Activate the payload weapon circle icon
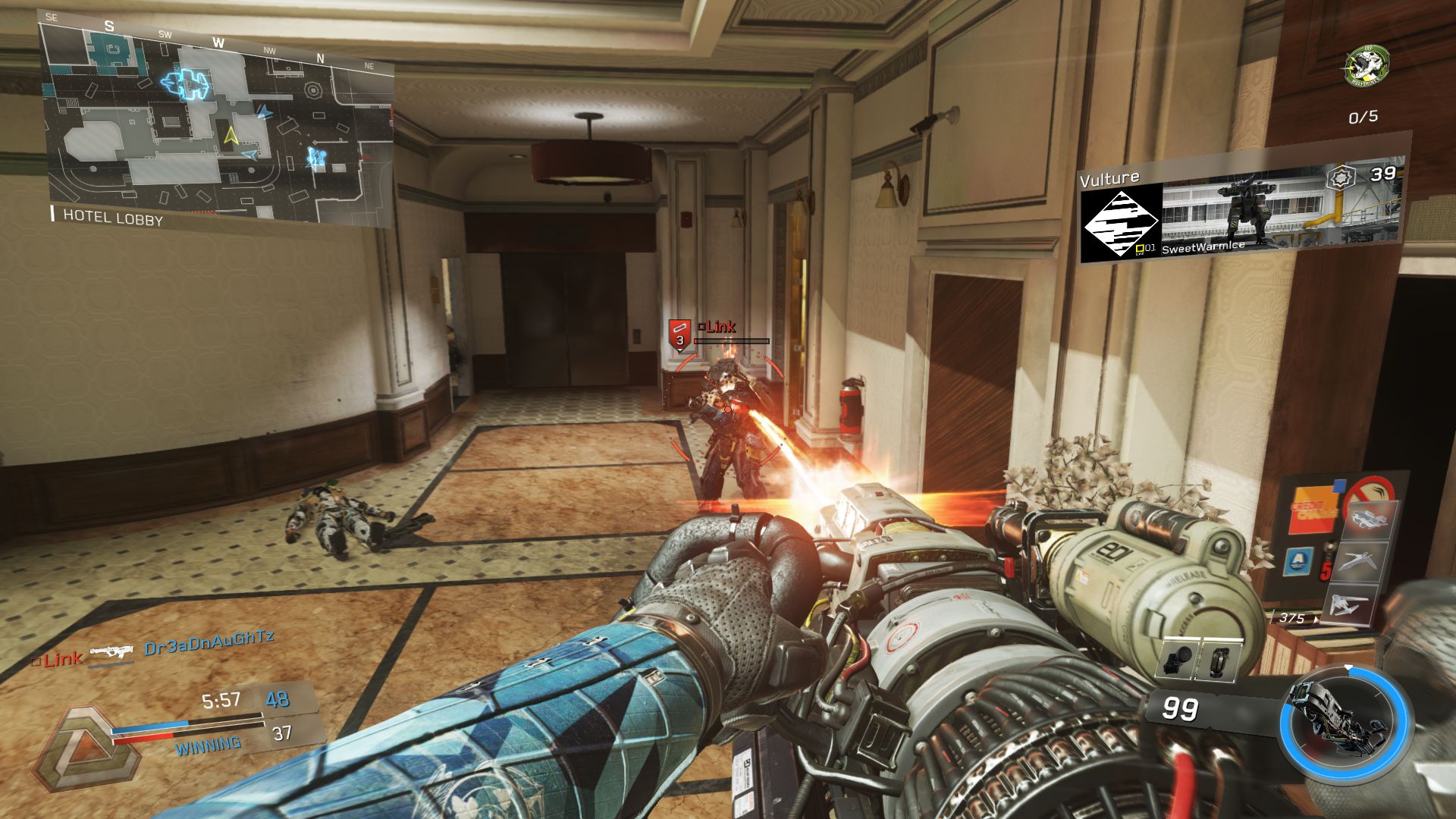1456x819 pixels. pyautogui.click(x=1345, y=720)
